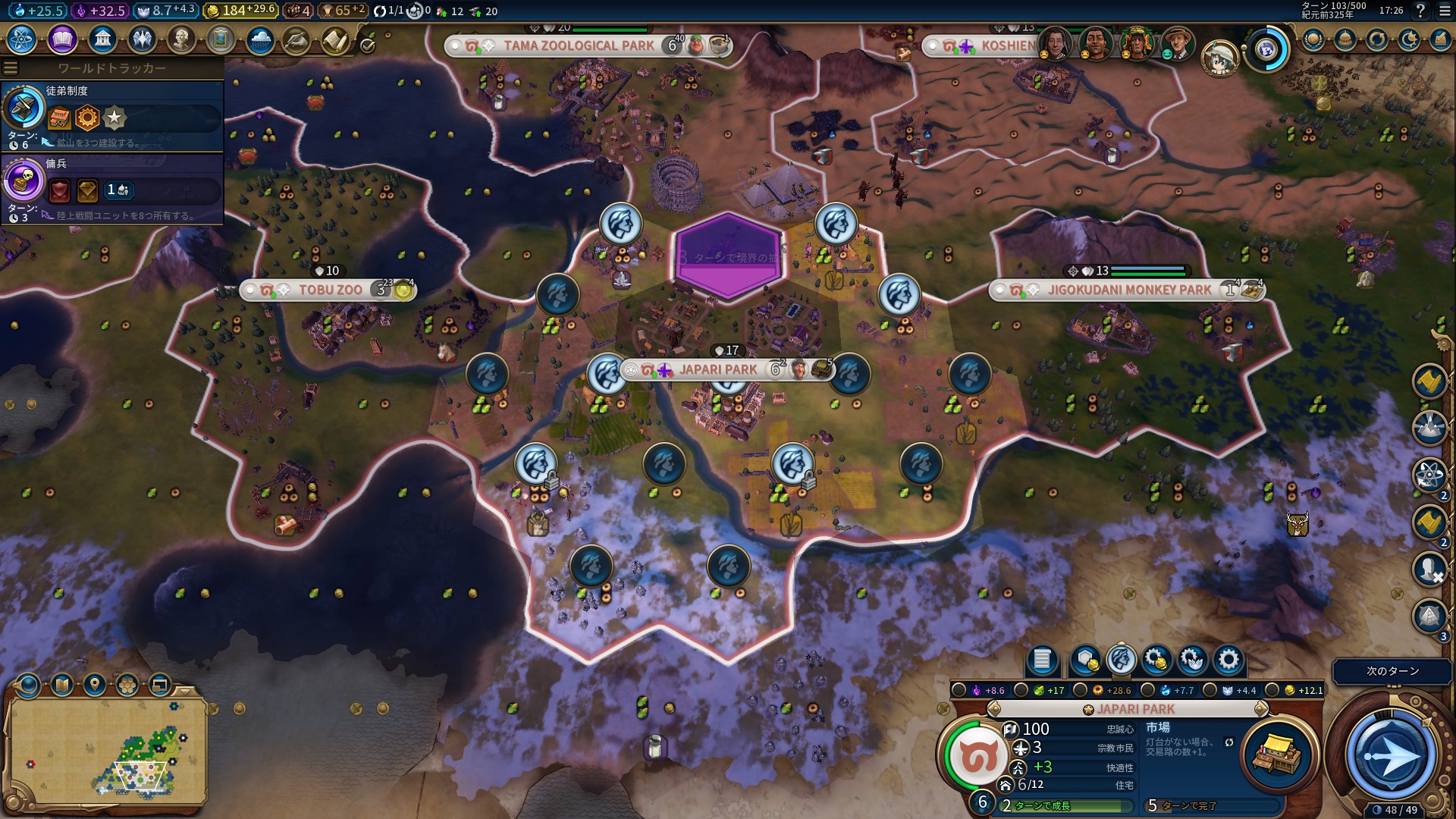Open the civics tree book icon
Image resolution: width=1456 pixels, height=819 pixels.
point(62,39)
